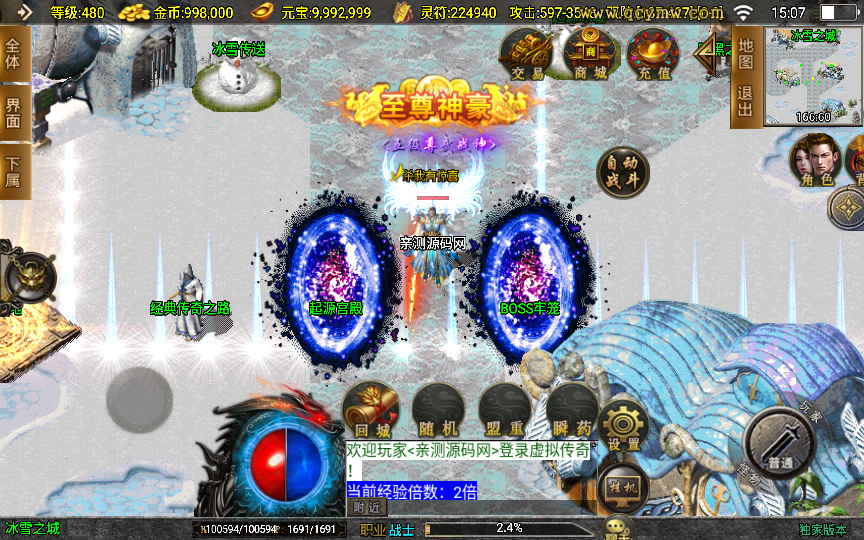Image resolution: width=864 pixels, height=540 pixels.
Task: Click the 退出 exit tab
Action: (745, 103)
